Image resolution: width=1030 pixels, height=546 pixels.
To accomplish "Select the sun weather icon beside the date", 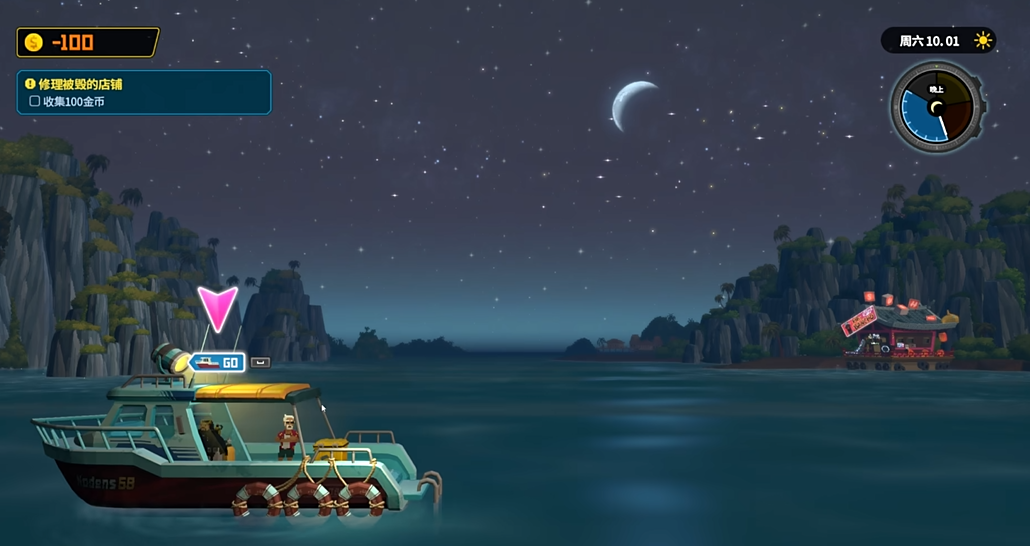I will [x=982, y=41].
